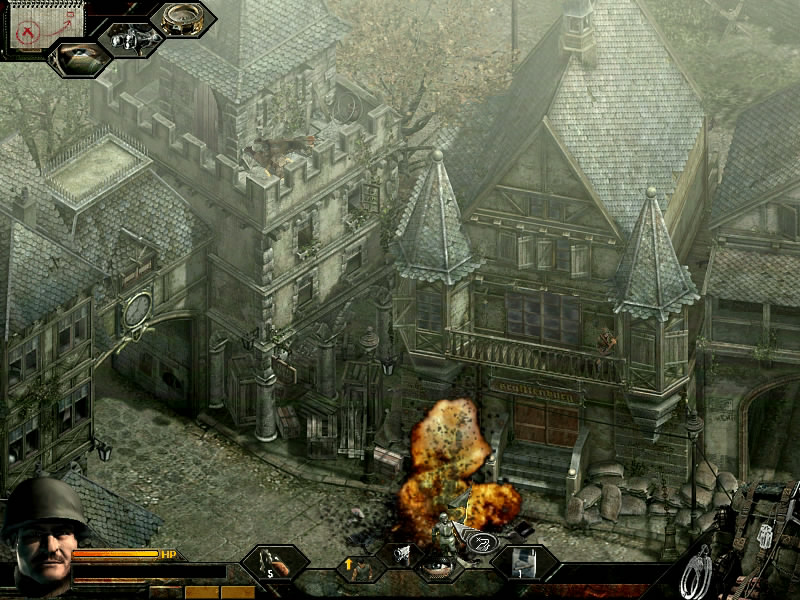Toggle the stand-up stance icon
Image resolution: width=800 pixels, height=600 pixels.
[359, 569]
